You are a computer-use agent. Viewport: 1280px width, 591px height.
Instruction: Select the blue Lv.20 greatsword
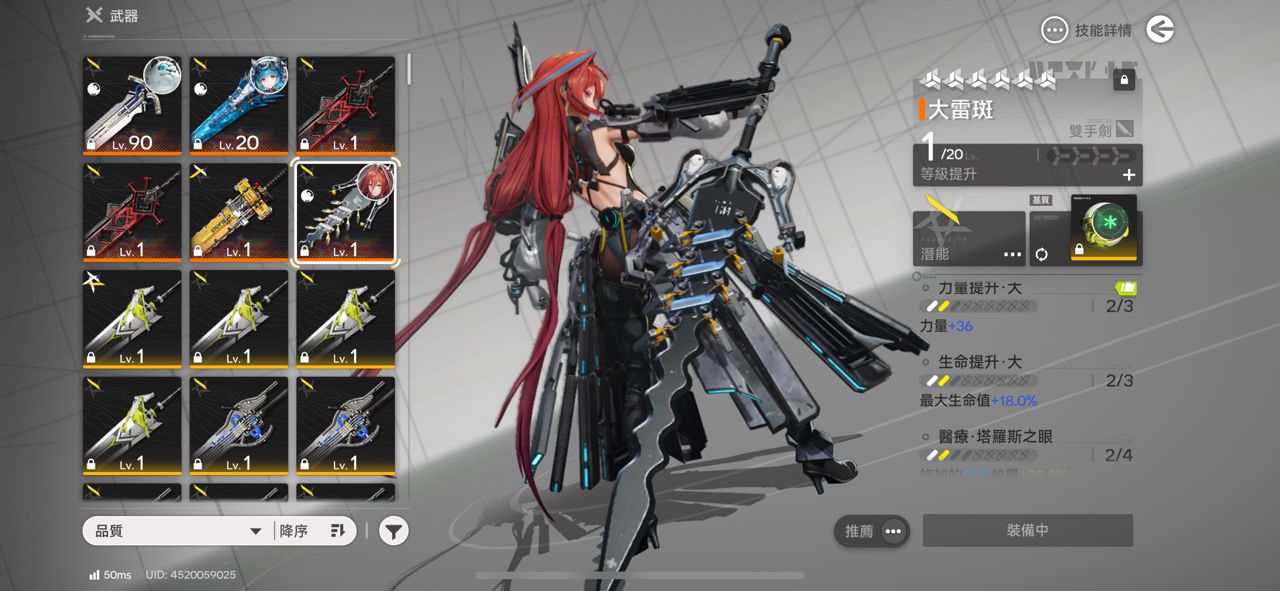click(x=239, y=105)
